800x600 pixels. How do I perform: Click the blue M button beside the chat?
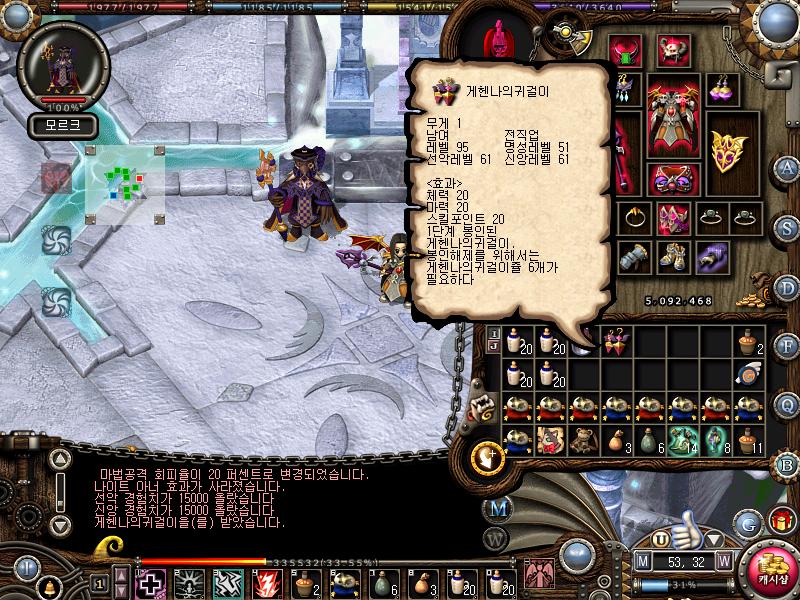point(498,508)
